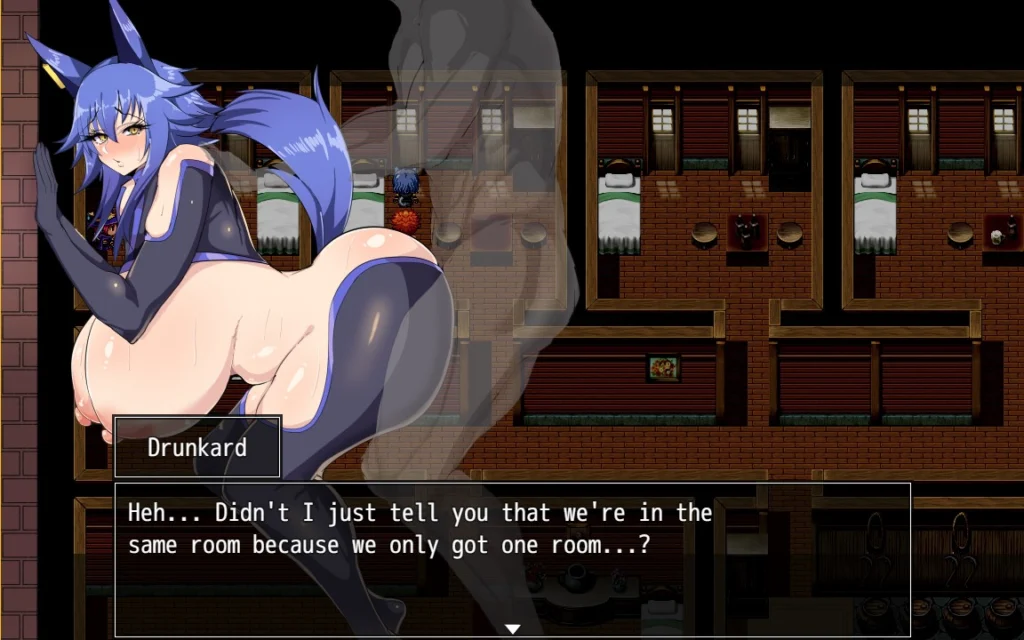Advance dialogue with the continue arrow

(512, 628)
